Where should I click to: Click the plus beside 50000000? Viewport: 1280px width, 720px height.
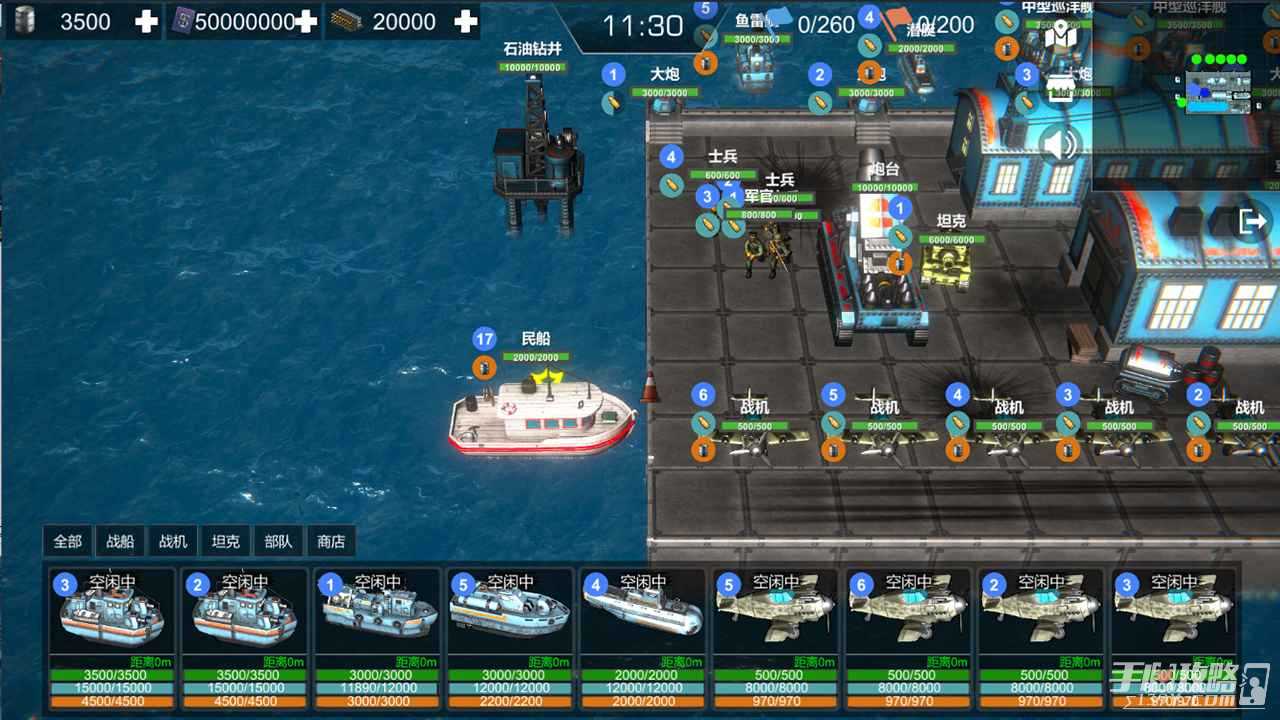click(306, 21)
